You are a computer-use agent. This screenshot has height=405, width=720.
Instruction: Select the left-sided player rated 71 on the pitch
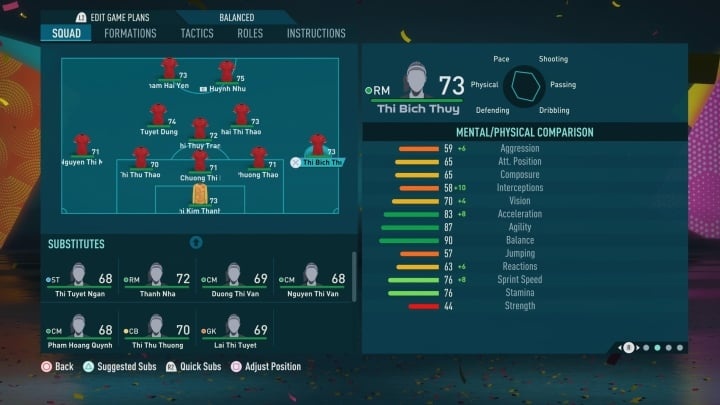point(82,150)
